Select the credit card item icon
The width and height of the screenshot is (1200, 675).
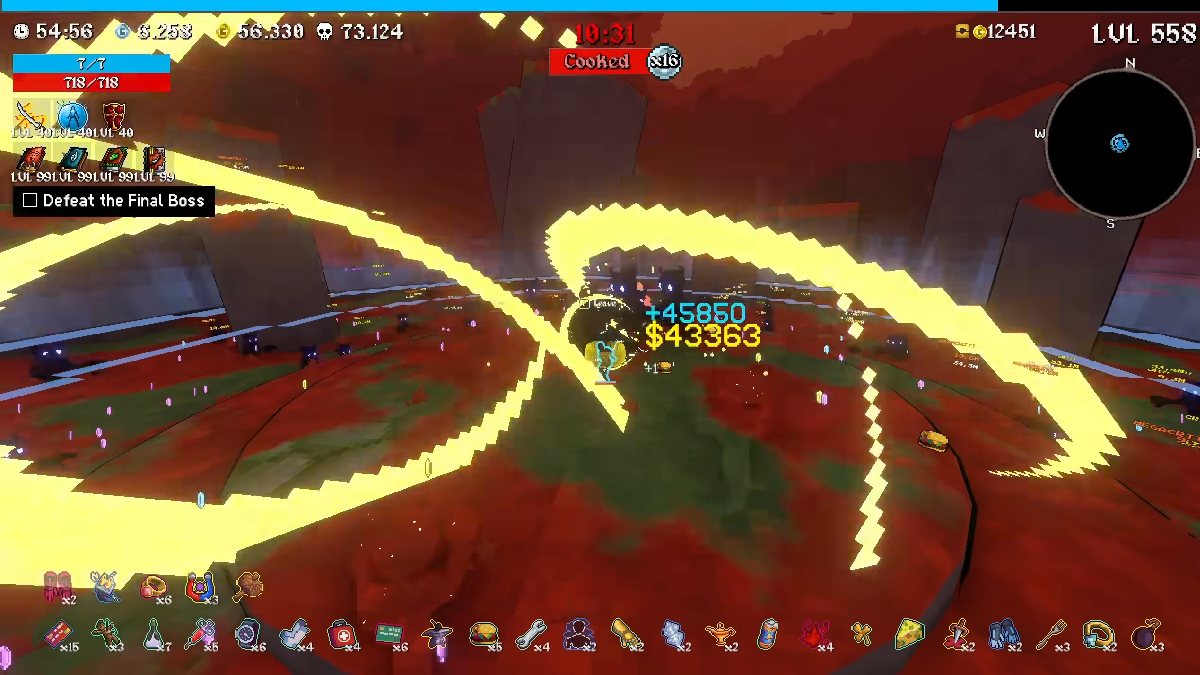[57, 632]
